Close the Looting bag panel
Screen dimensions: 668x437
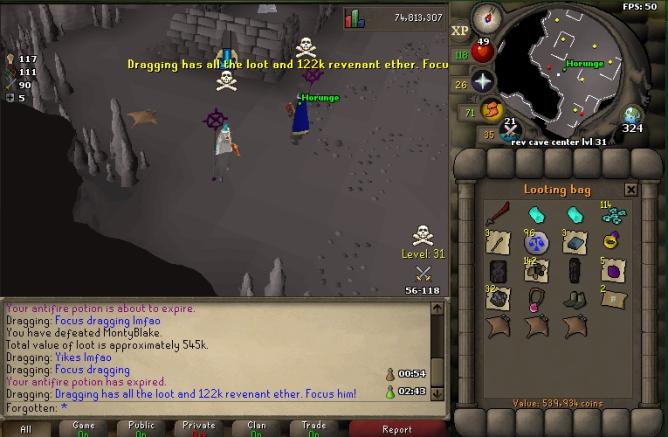(631, 189)
